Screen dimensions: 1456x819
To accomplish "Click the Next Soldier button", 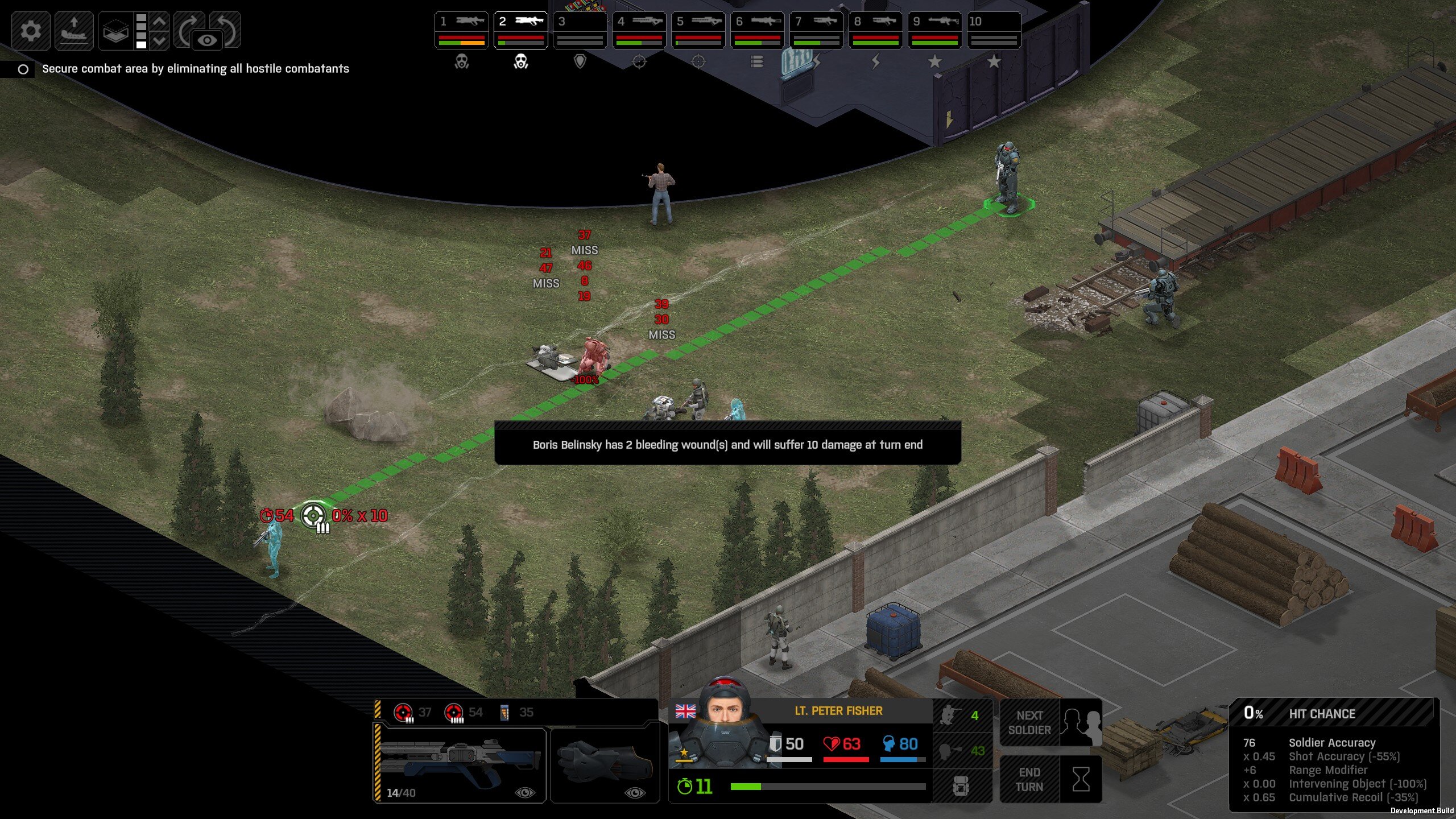I will tap(1050, 722).
